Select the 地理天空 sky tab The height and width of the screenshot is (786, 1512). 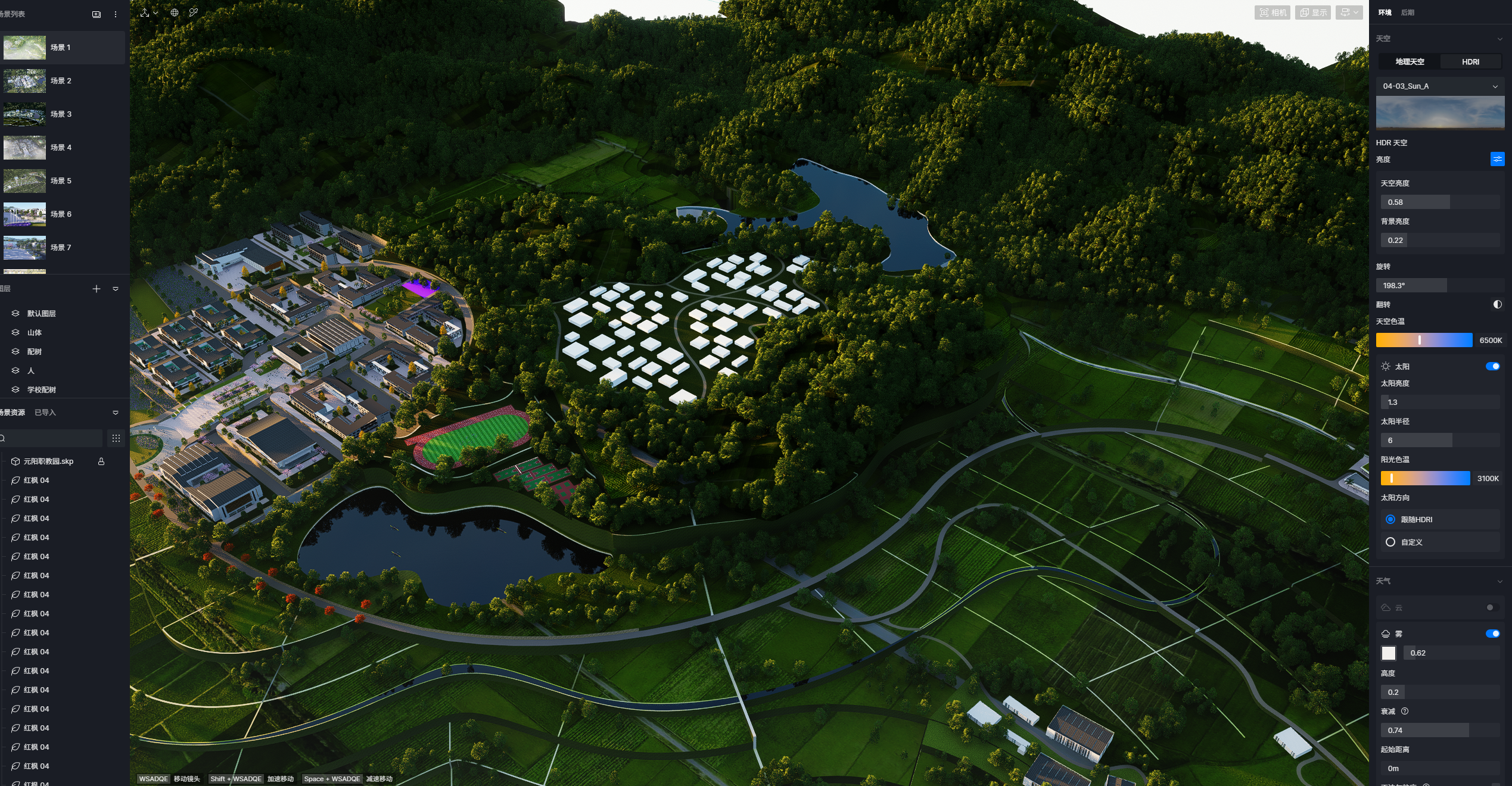1410,62
